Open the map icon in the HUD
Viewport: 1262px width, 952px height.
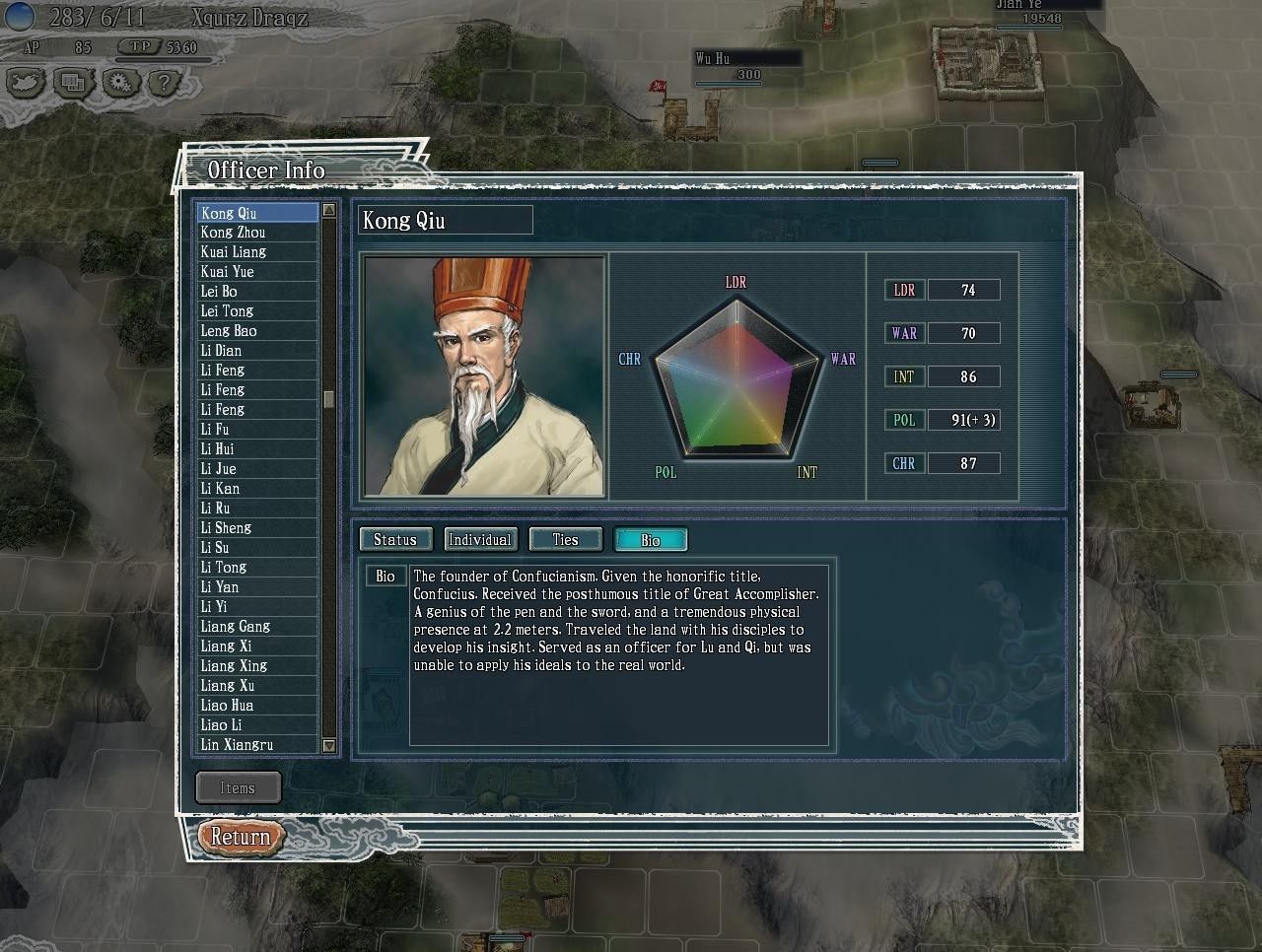[27, 83]
